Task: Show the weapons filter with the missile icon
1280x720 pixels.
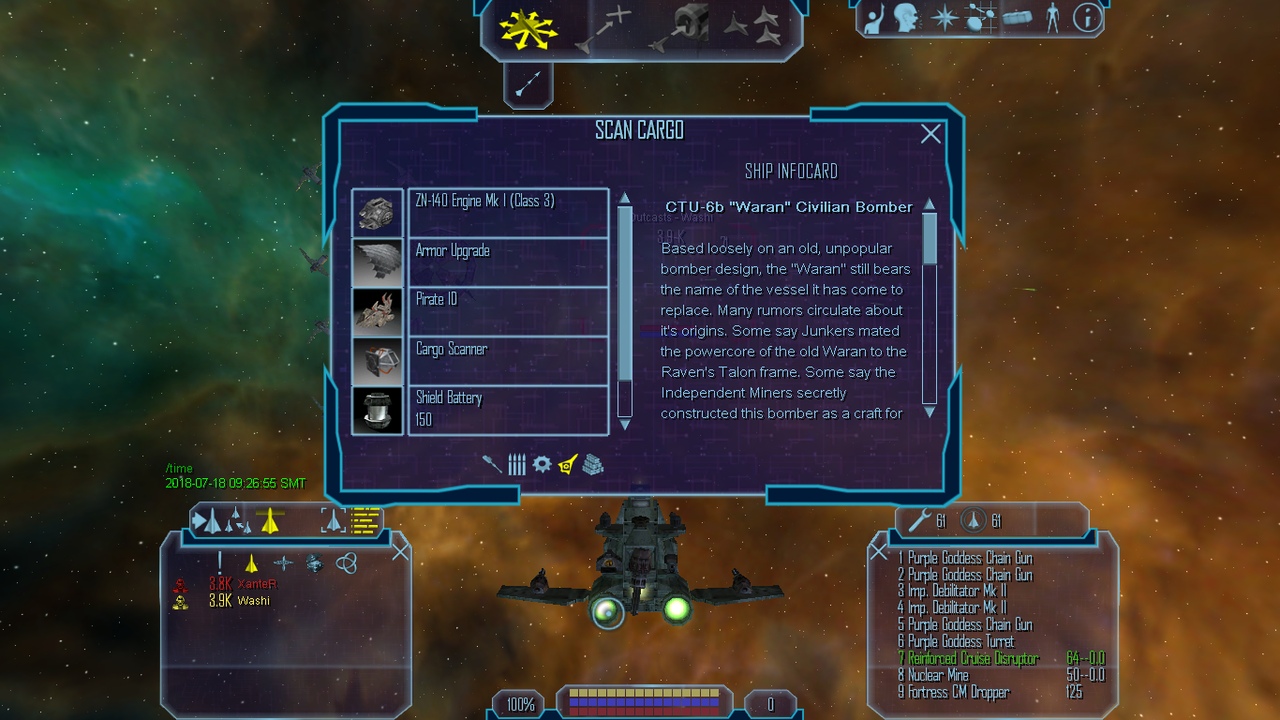Action: point(491,464)
